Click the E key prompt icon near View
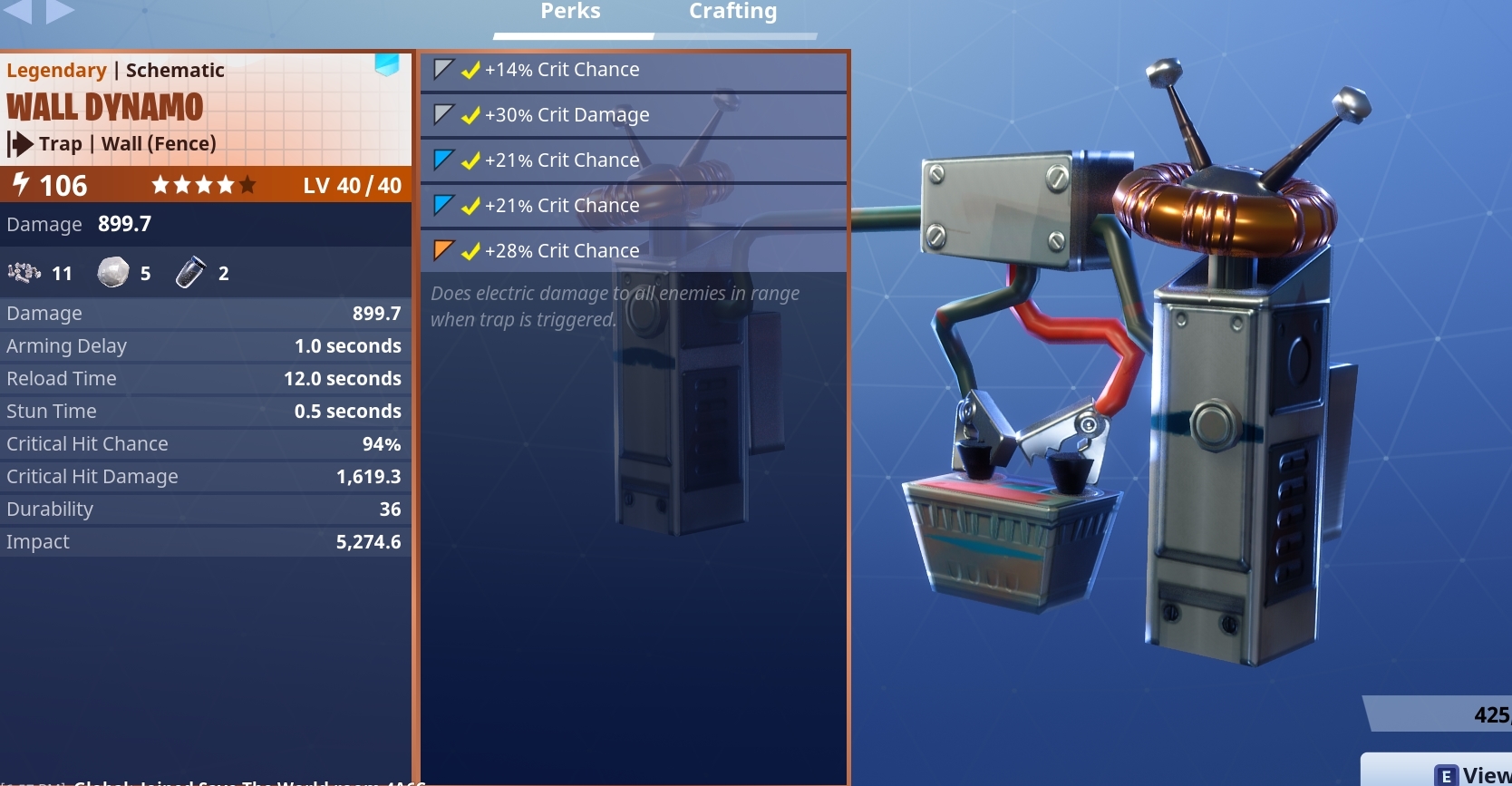1512x786 pixels. pyautogui.click(x=1448, y=773)
